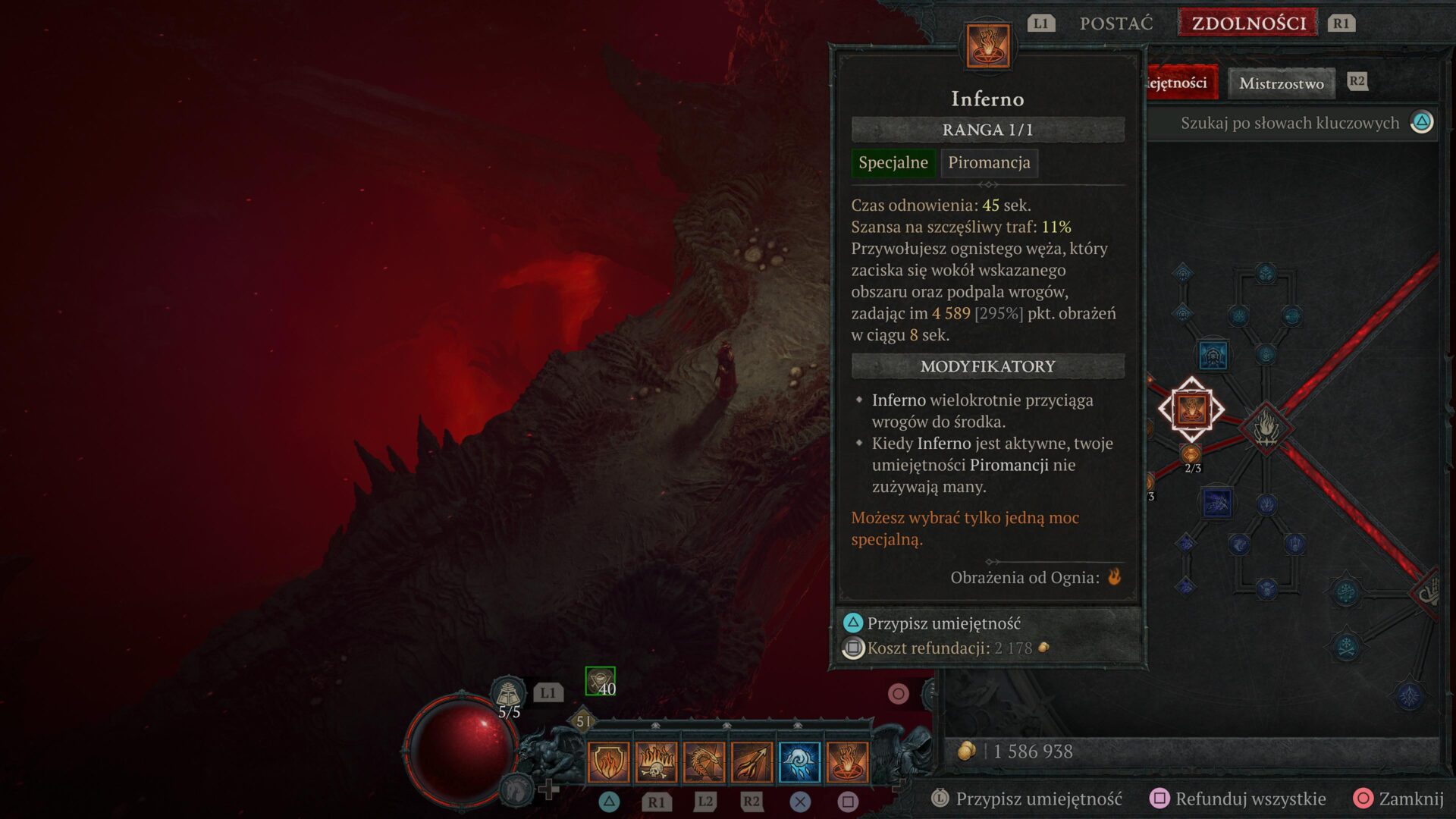The image size is (1456, 819).
Task: Toggle the Piromancja tag on the tooltip
Action: [988, 163]
